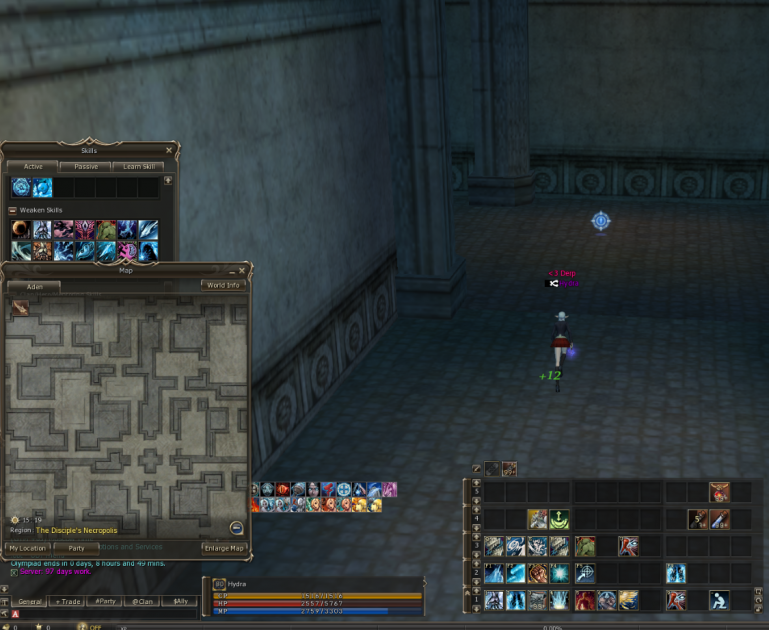Activate the green upward-arrow skill on the hotbar
This screenshot has height=630, width=769.
[559, 519]
